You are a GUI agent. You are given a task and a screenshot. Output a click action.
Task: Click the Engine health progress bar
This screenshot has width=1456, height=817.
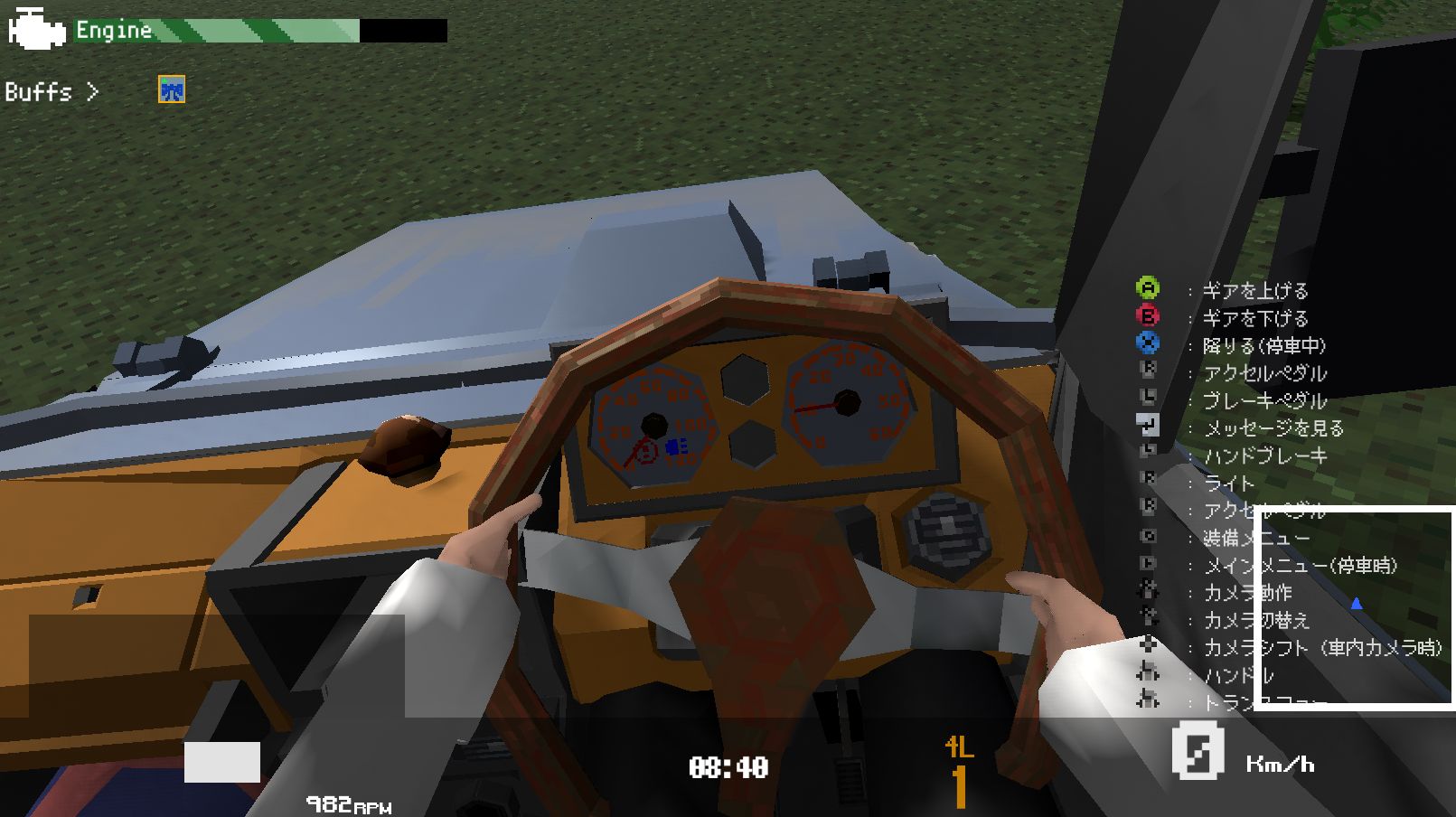point(262,32)
